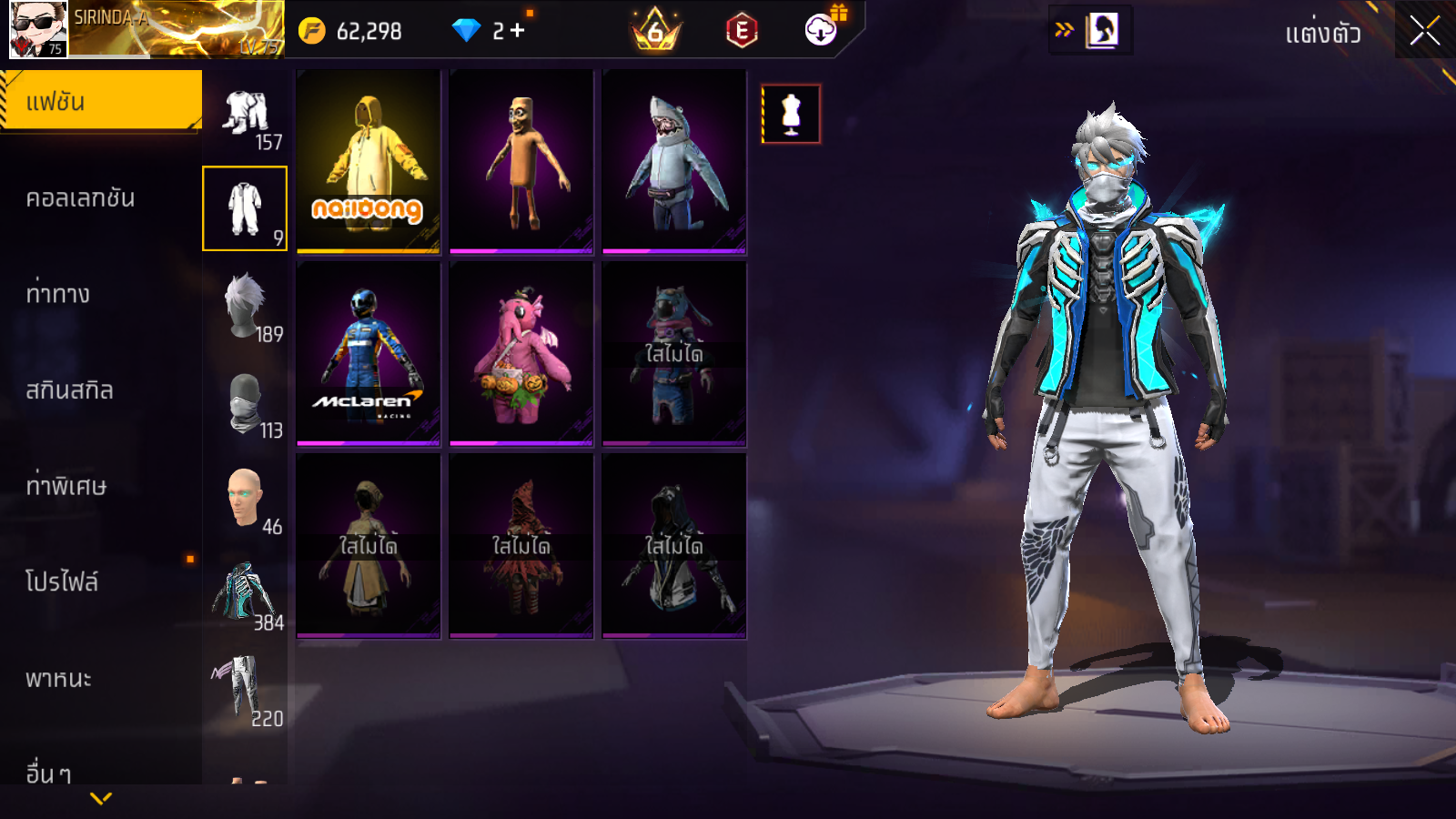The image size is (1456, 819).
Task: Select the สกินสกิล skill skin tab
Action: (70, 390)
